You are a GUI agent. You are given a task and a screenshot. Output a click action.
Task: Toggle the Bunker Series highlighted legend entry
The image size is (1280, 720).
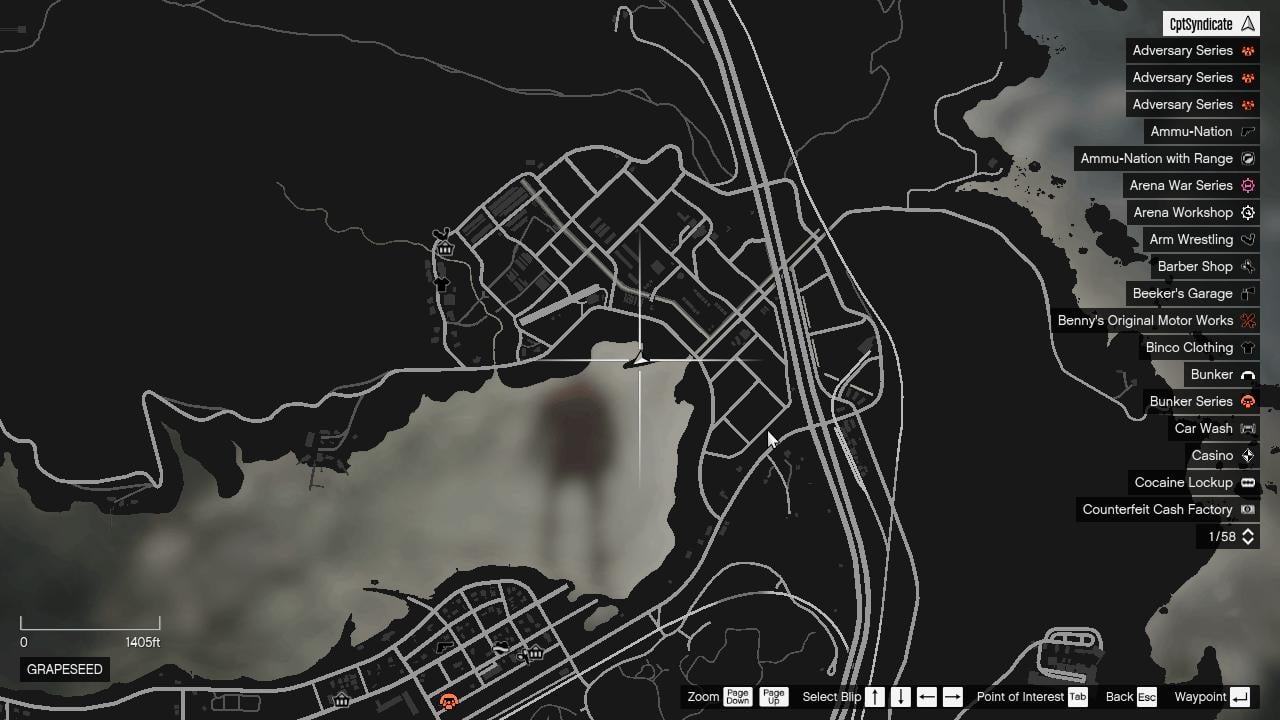click(1190, 401)
